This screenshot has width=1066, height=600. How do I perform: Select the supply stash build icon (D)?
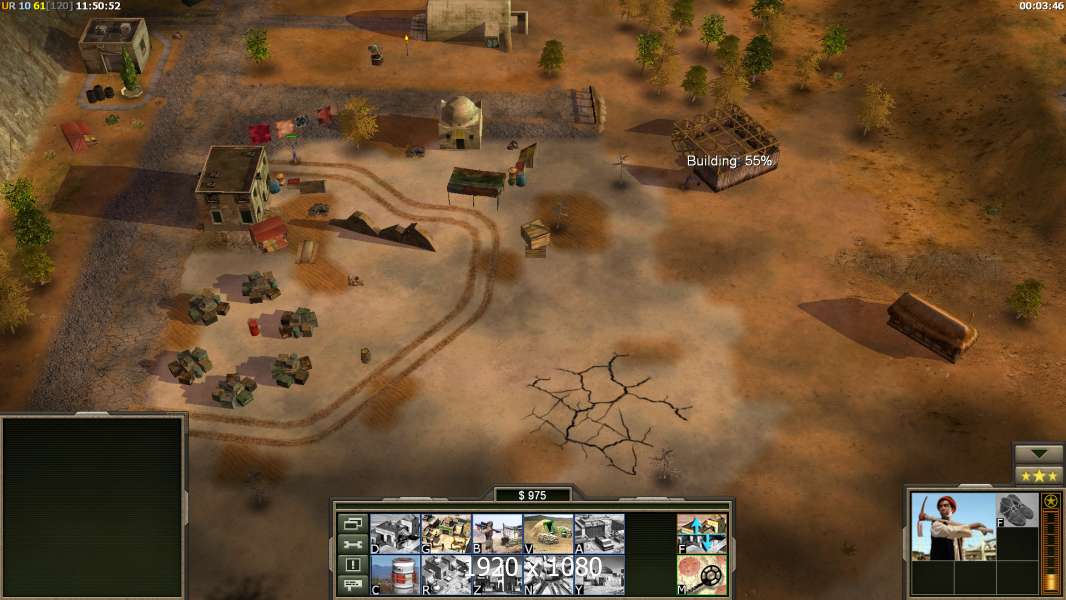pyautogui.click(x=395, y=533)
